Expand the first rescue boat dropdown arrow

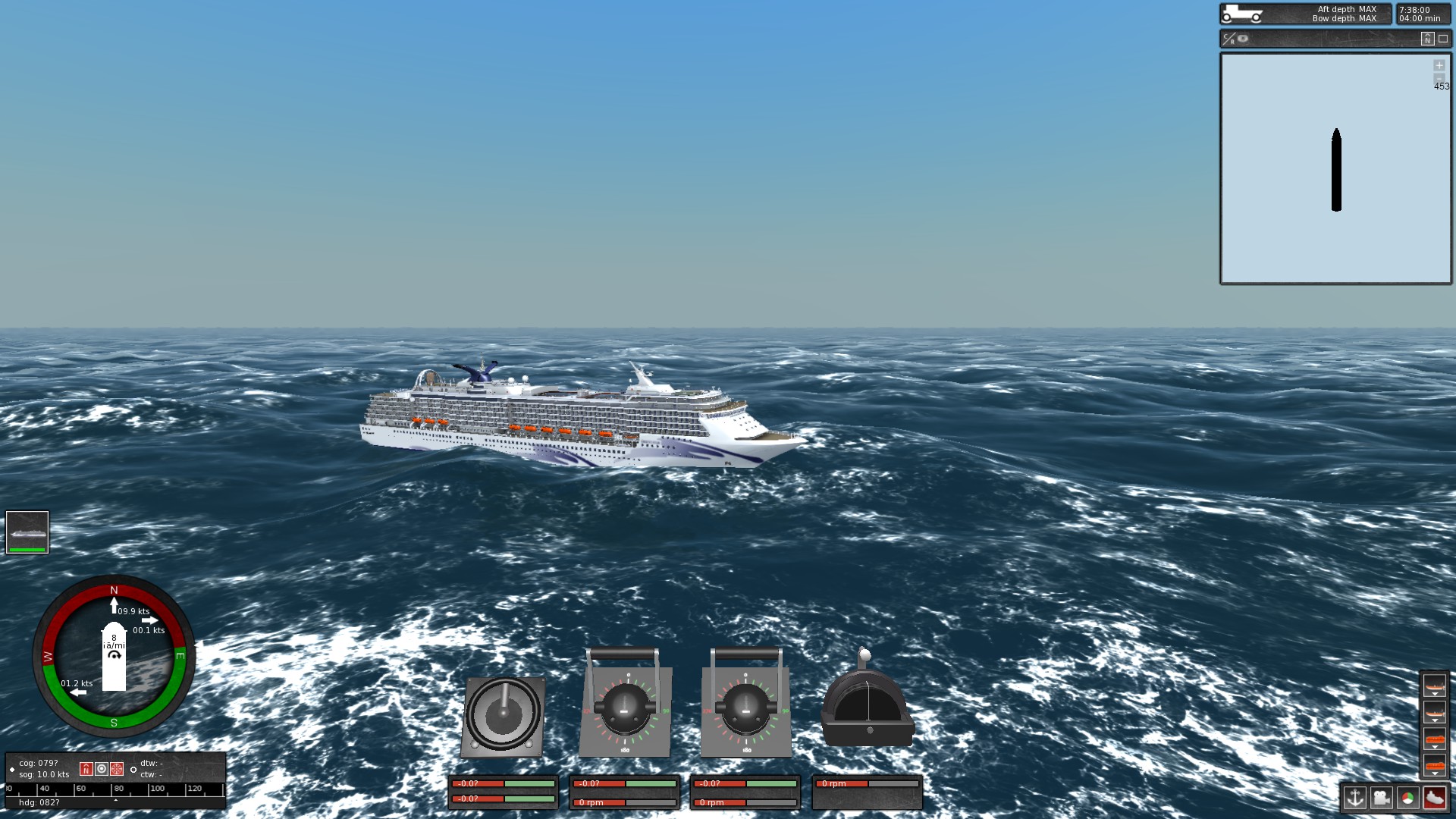click(x=1435, y=693)
